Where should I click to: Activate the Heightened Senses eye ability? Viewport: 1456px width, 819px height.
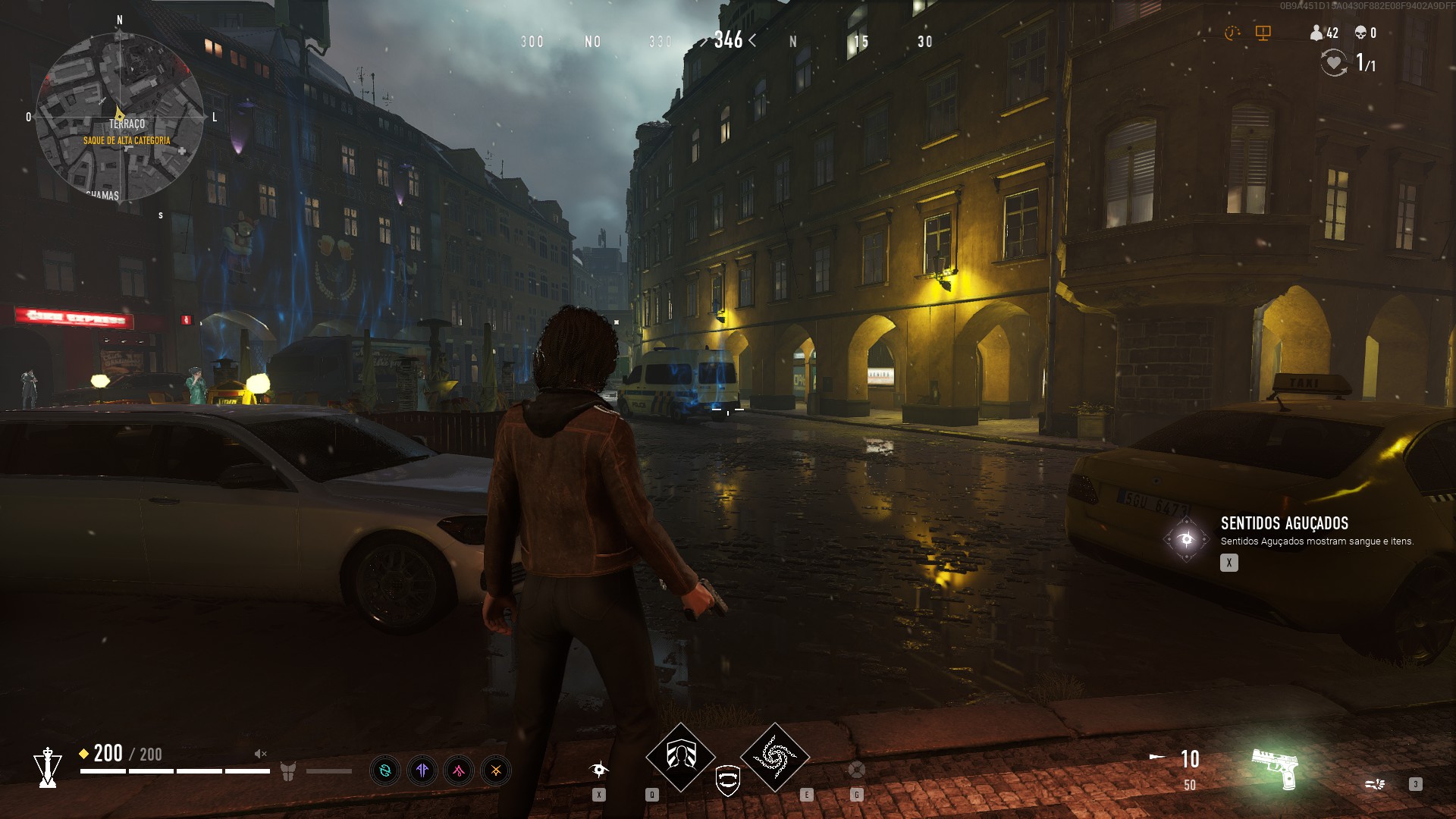coord(599,770)
